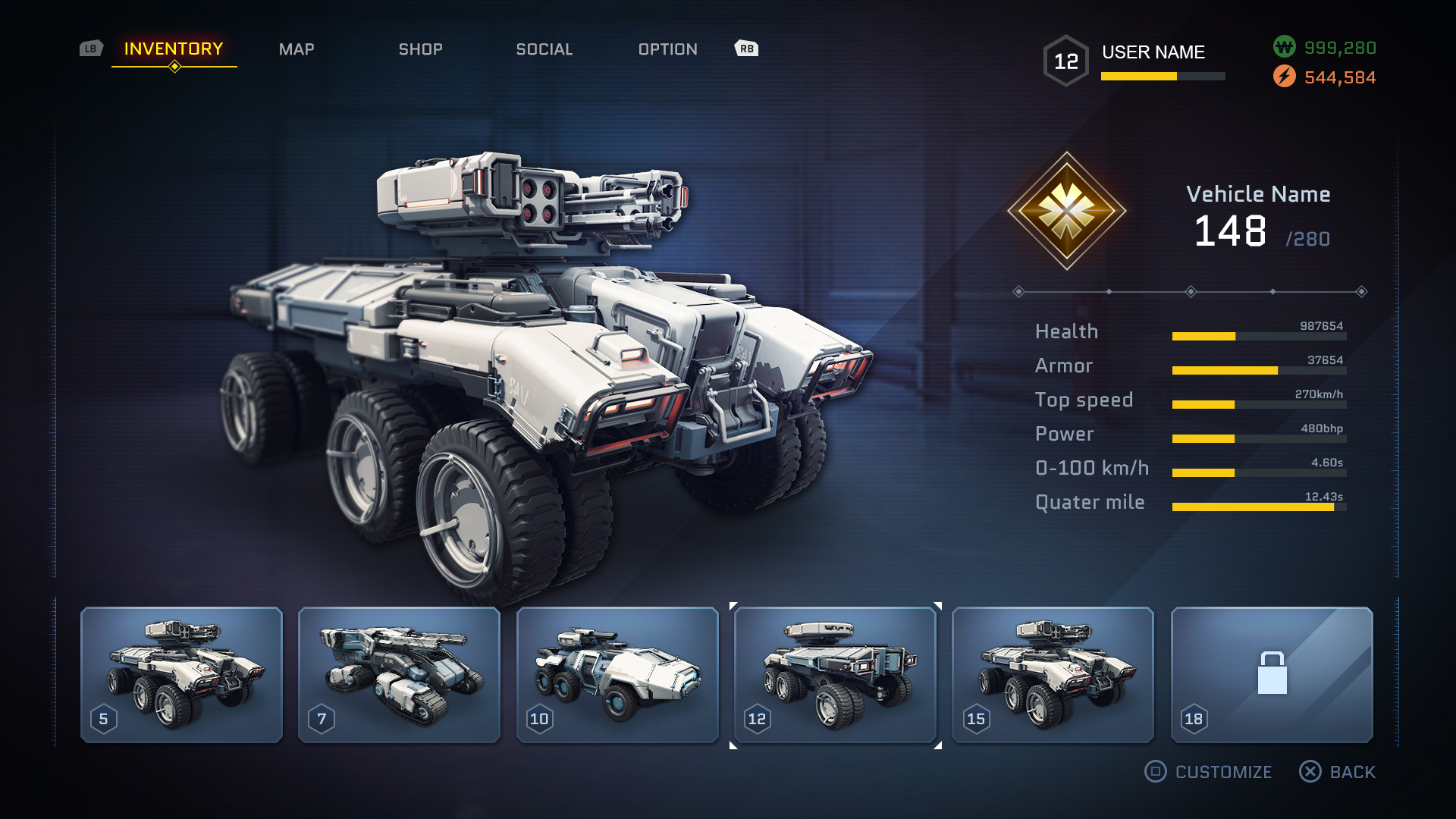Image resolution: width=1456 pixels, height=819 pixels.
Task: Switch to the Inventory tab
Action: coord(174,49)
